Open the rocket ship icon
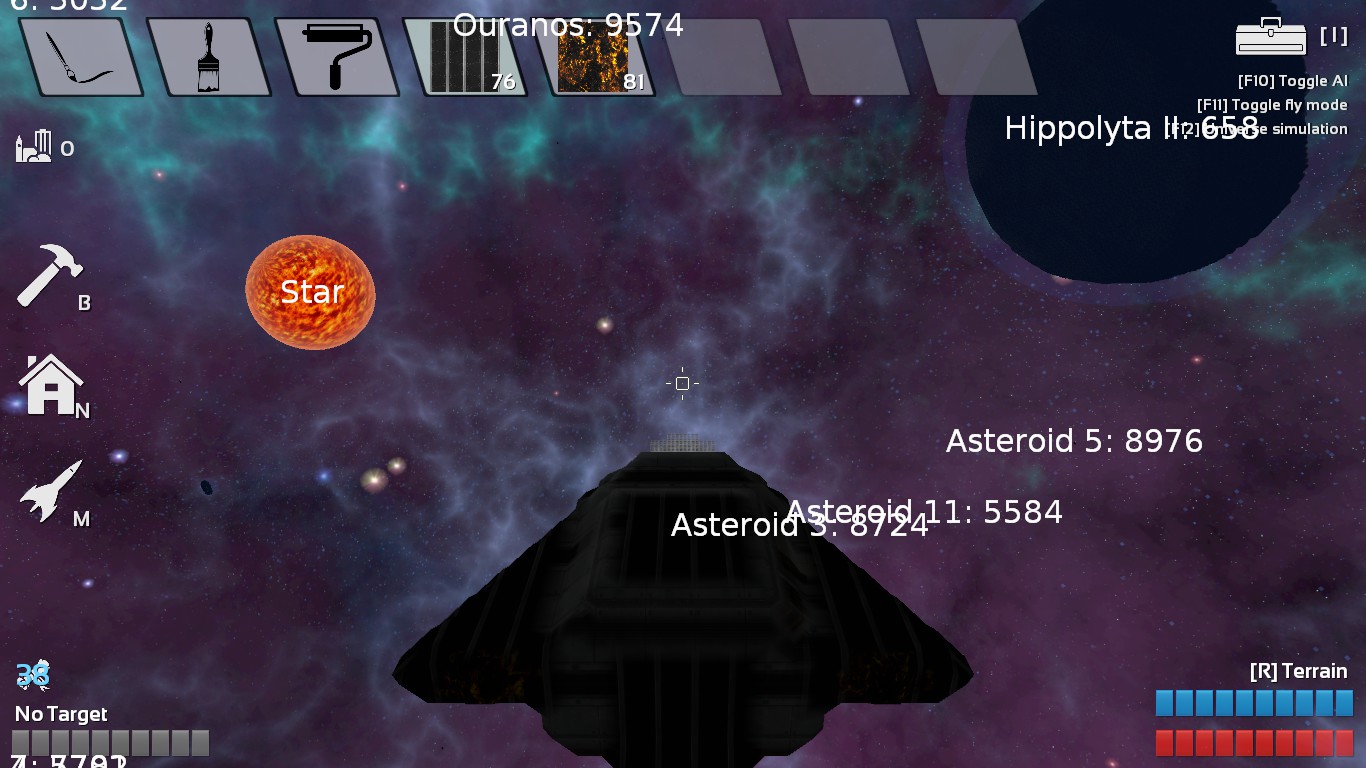 [52, 490]
